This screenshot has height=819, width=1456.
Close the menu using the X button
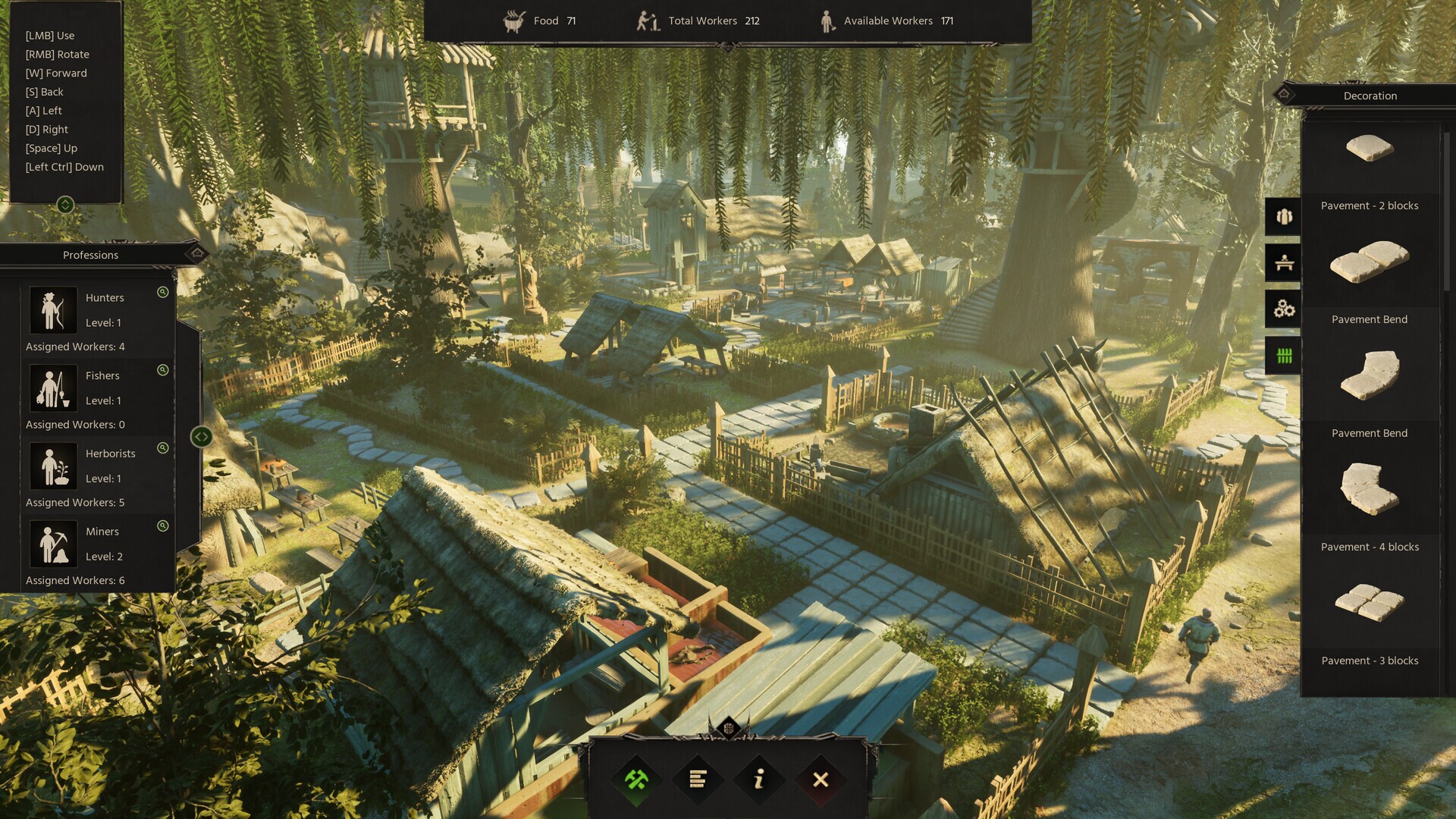coord(820,780)
